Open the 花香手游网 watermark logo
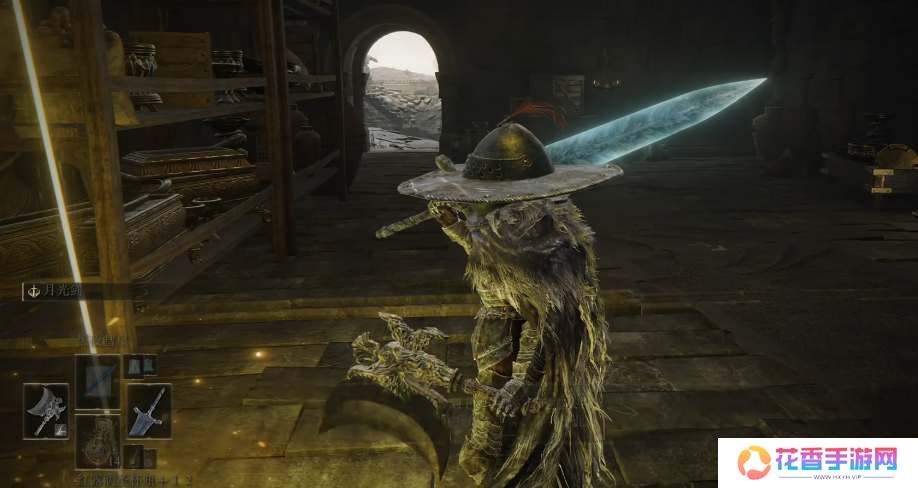 pyautogui.click(x=817, y=462)
